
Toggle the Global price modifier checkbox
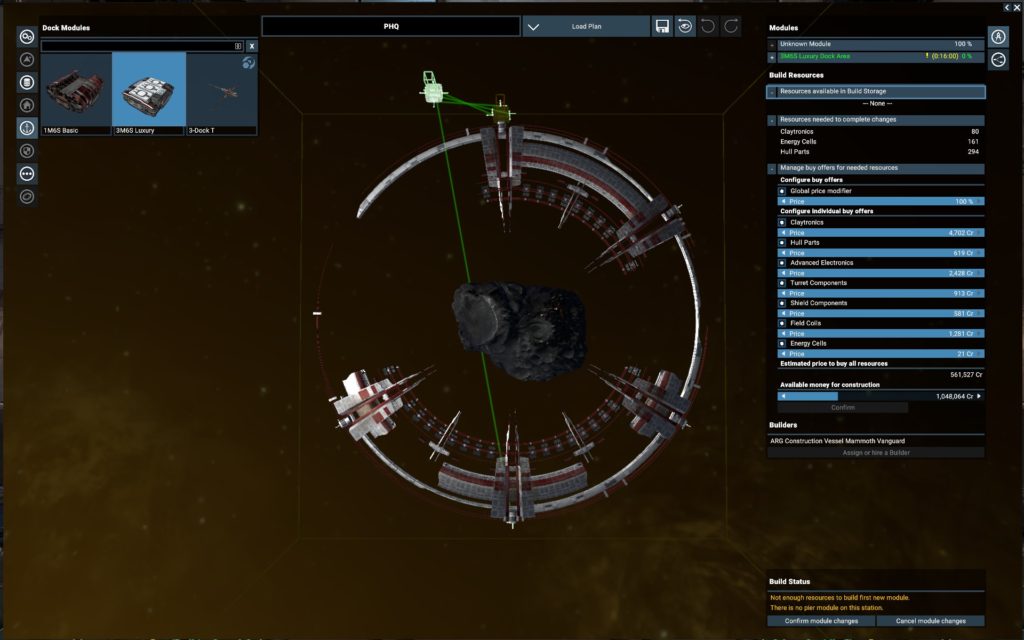click(x=782, y=190)
